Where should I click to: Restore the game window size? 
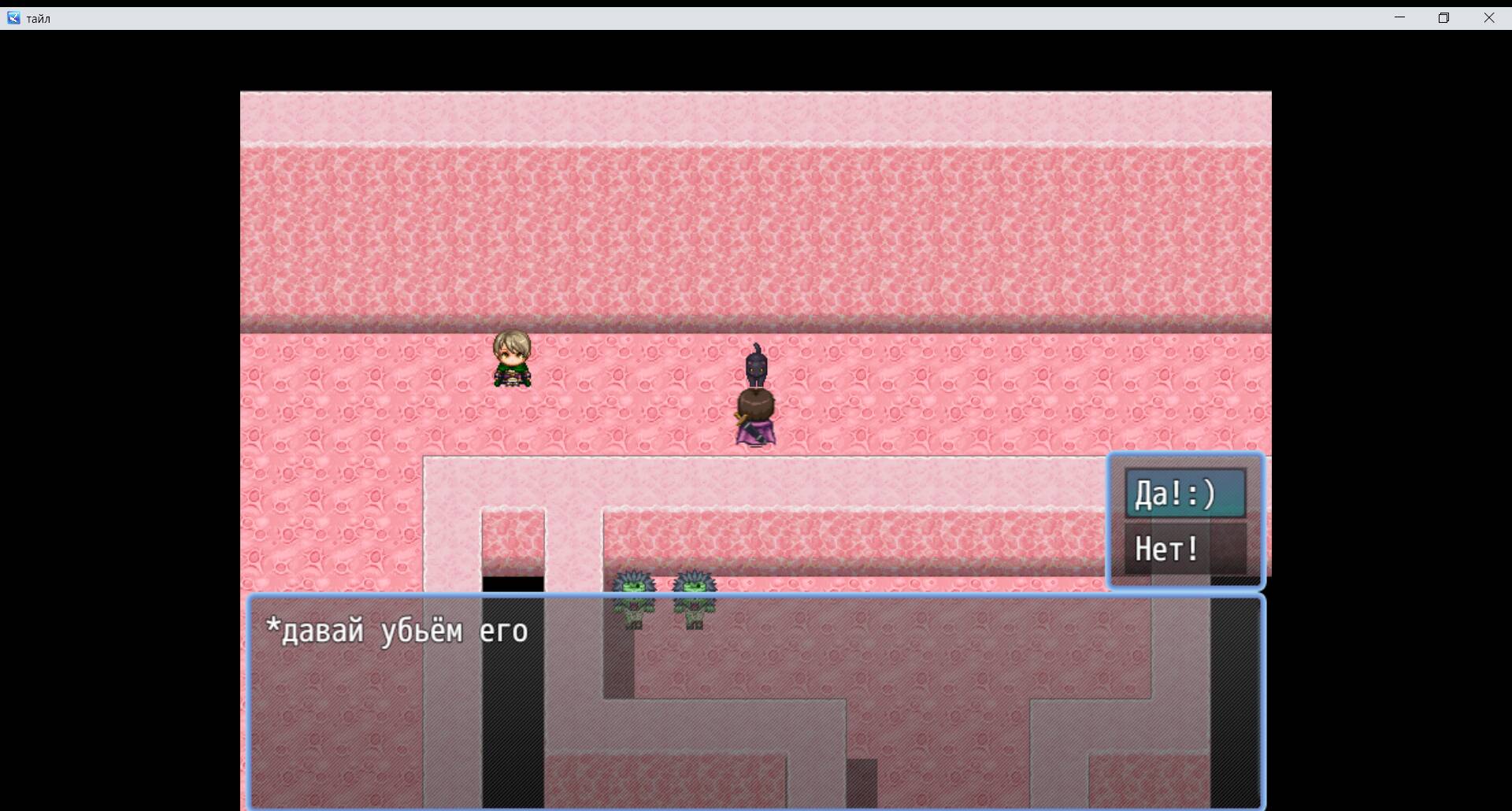coord(1444,17)
